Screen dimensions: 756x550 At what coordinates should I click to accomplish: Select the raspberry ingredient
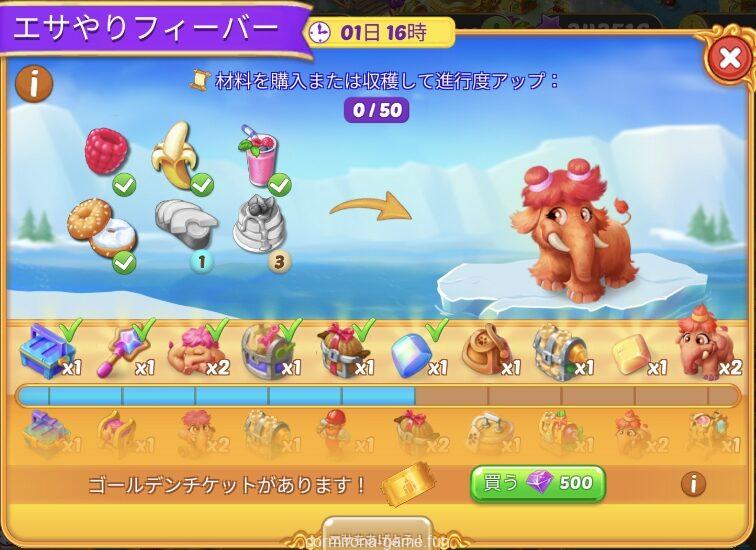[106, 152]
